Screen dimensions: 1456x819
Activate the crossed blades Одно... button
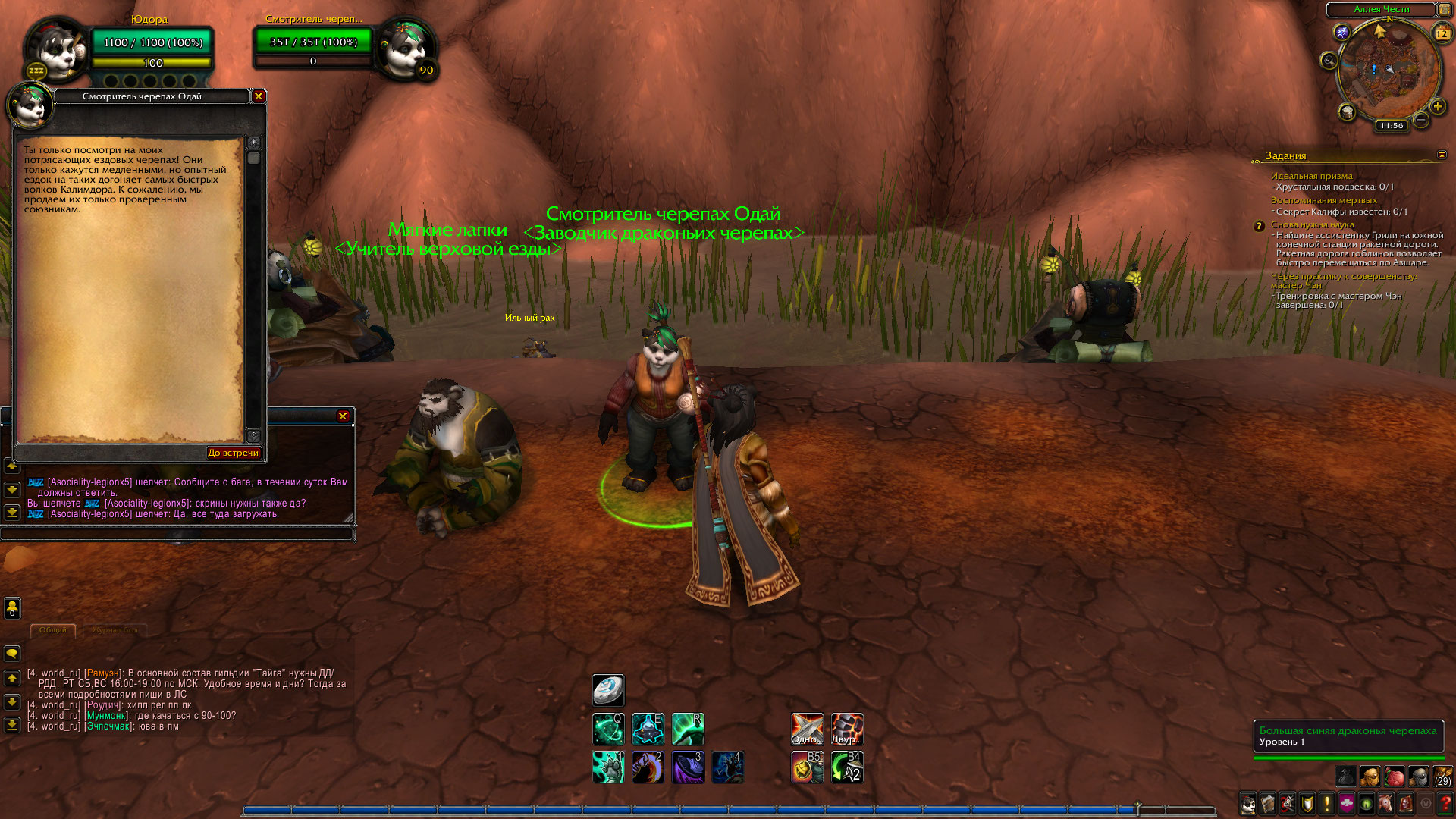point(807,729)
